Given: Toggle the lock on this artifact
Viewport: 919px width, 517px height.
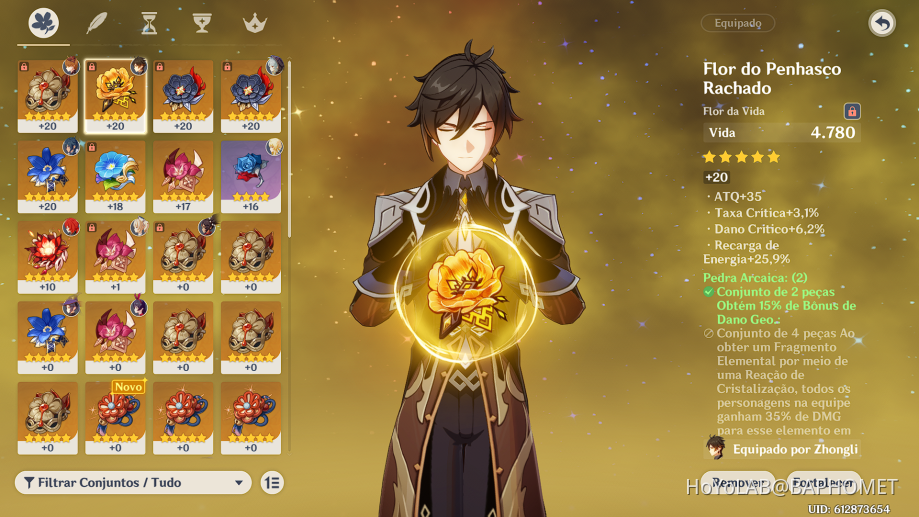Looking at the screenshot, I should click(852, 111).
